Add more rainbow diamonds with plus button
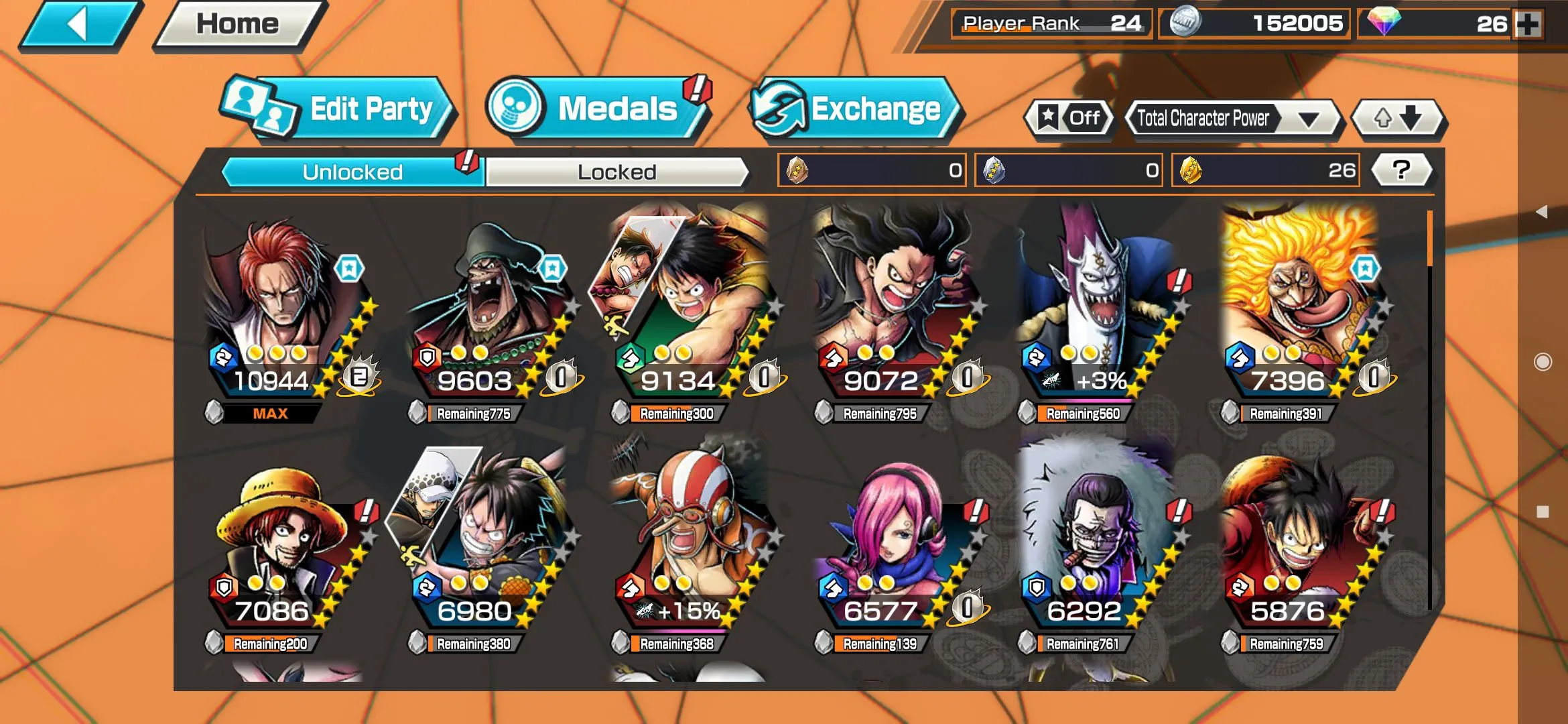Viewport: 1568px width, 724px height. (1528, 24)
